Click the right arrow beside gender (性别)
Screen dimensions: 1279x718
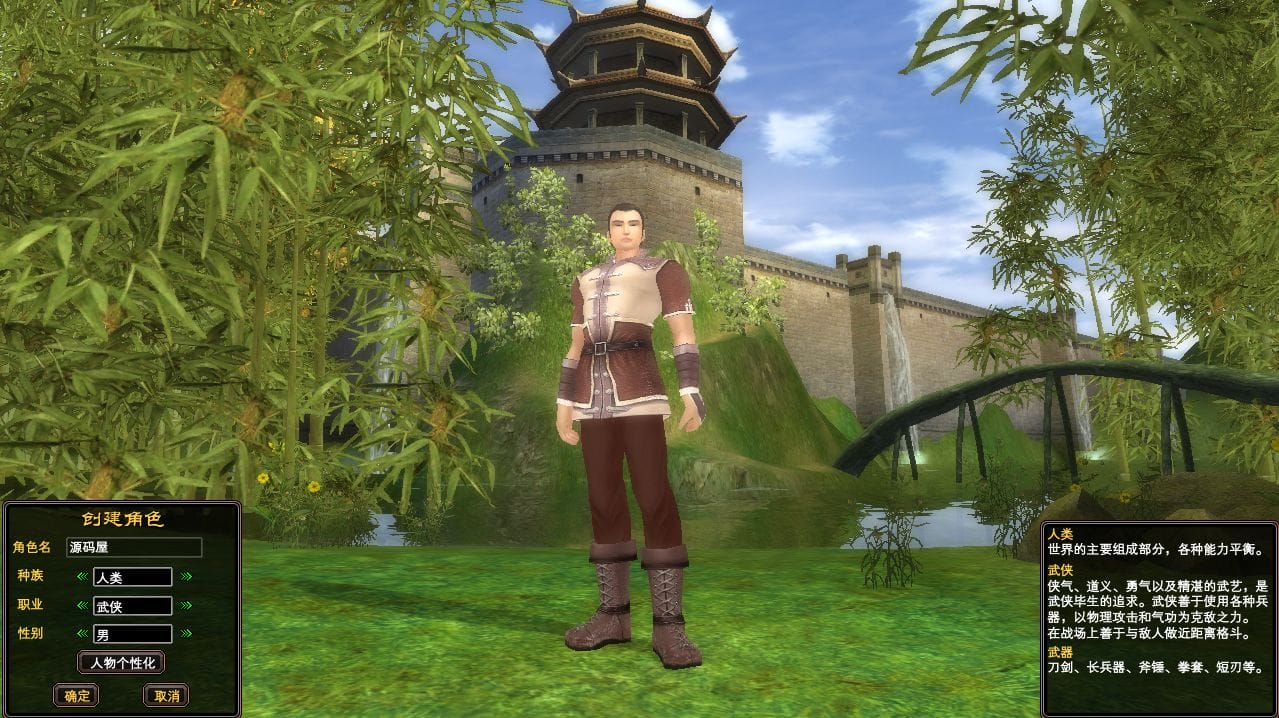click(186, 634)
